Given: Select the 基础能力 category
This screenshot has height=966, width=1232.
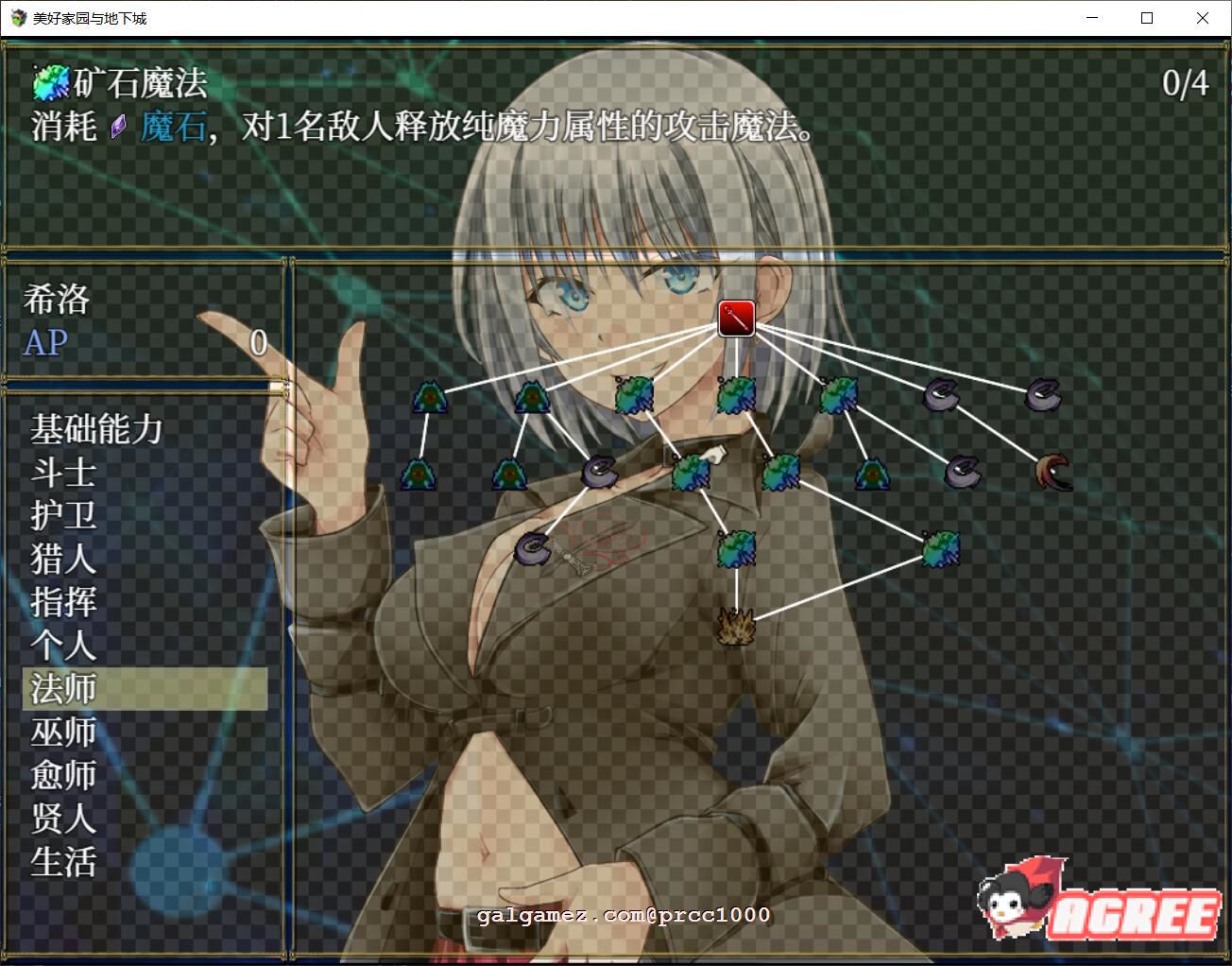Looking at the screenshot, I should tap(93, 430).
